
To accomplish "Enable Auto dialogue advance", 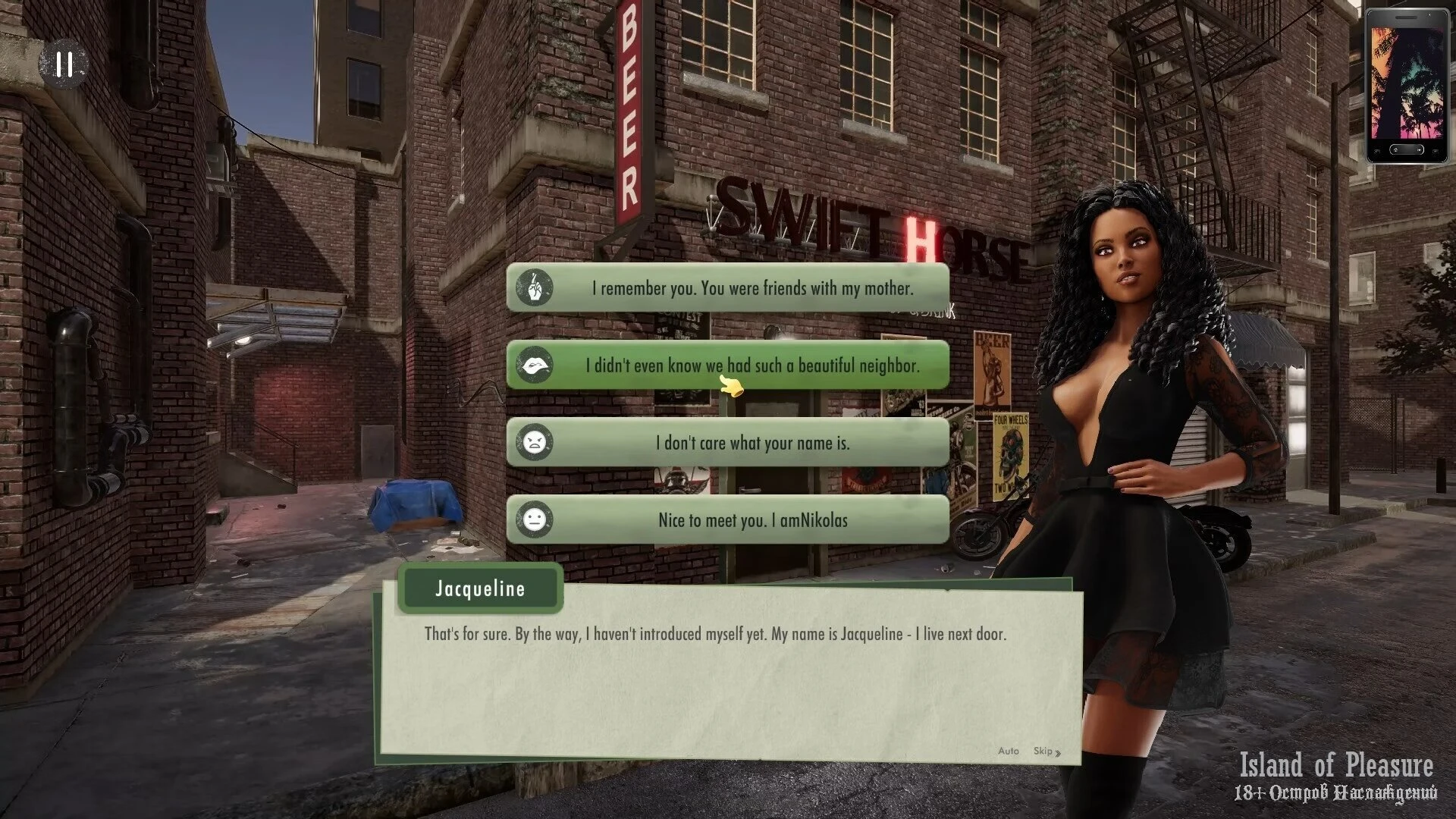I will pyautogui.click(x=1008, y=751).
